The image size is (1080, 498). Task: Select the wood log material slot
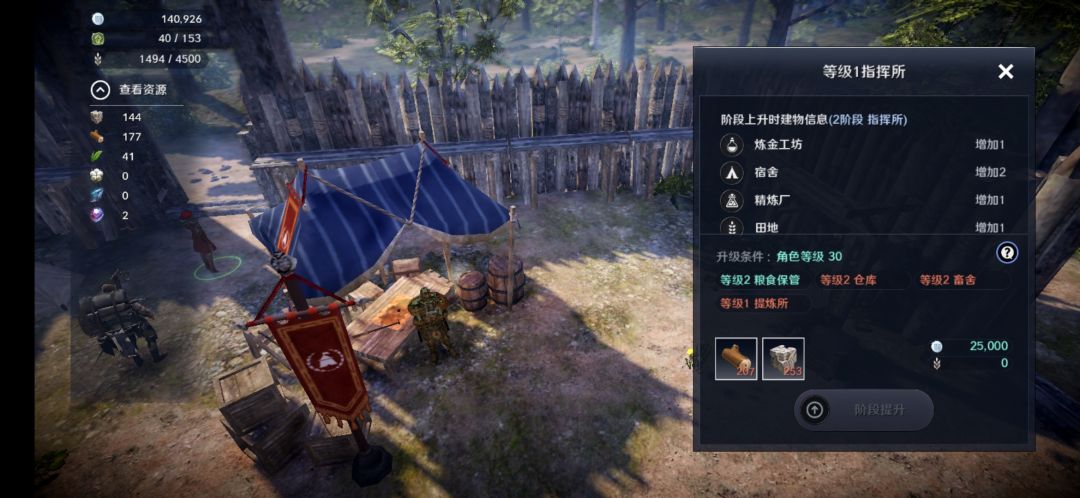[736, 359]
